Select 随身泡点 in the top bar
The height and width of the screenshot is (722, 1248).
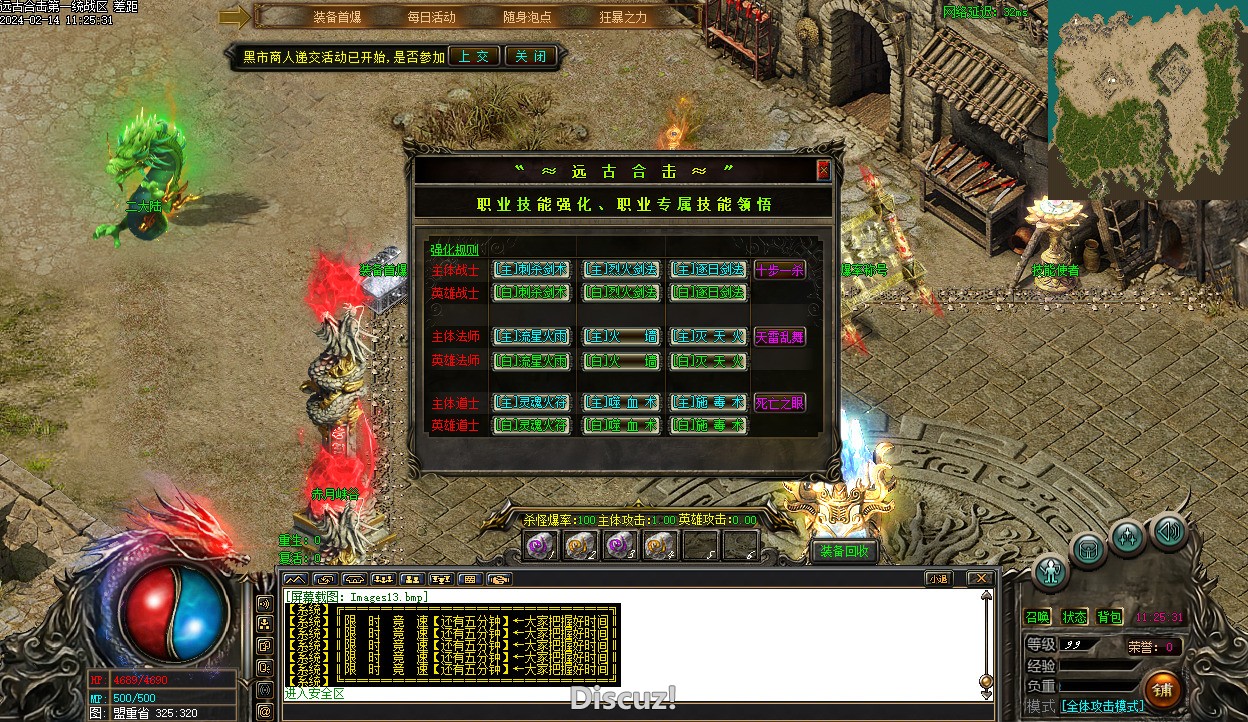[x=527, y=17]
